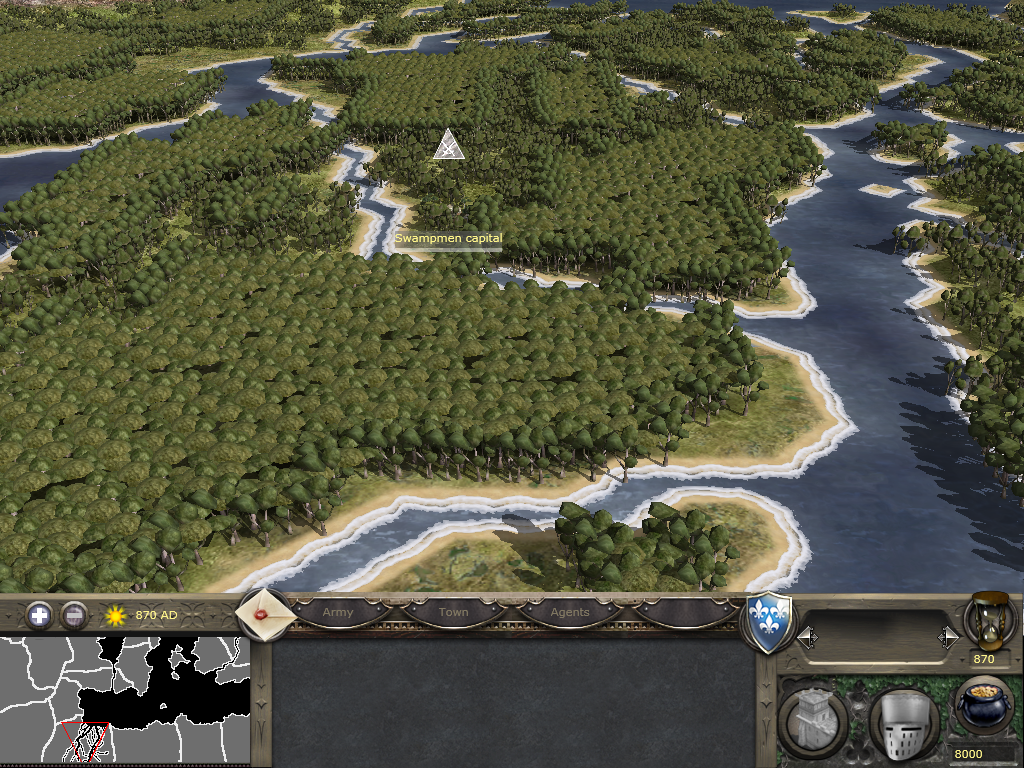Open the sealed letter scroll icon
Image resolution: width=1024 pixels, height=768 pixels.
265,614
